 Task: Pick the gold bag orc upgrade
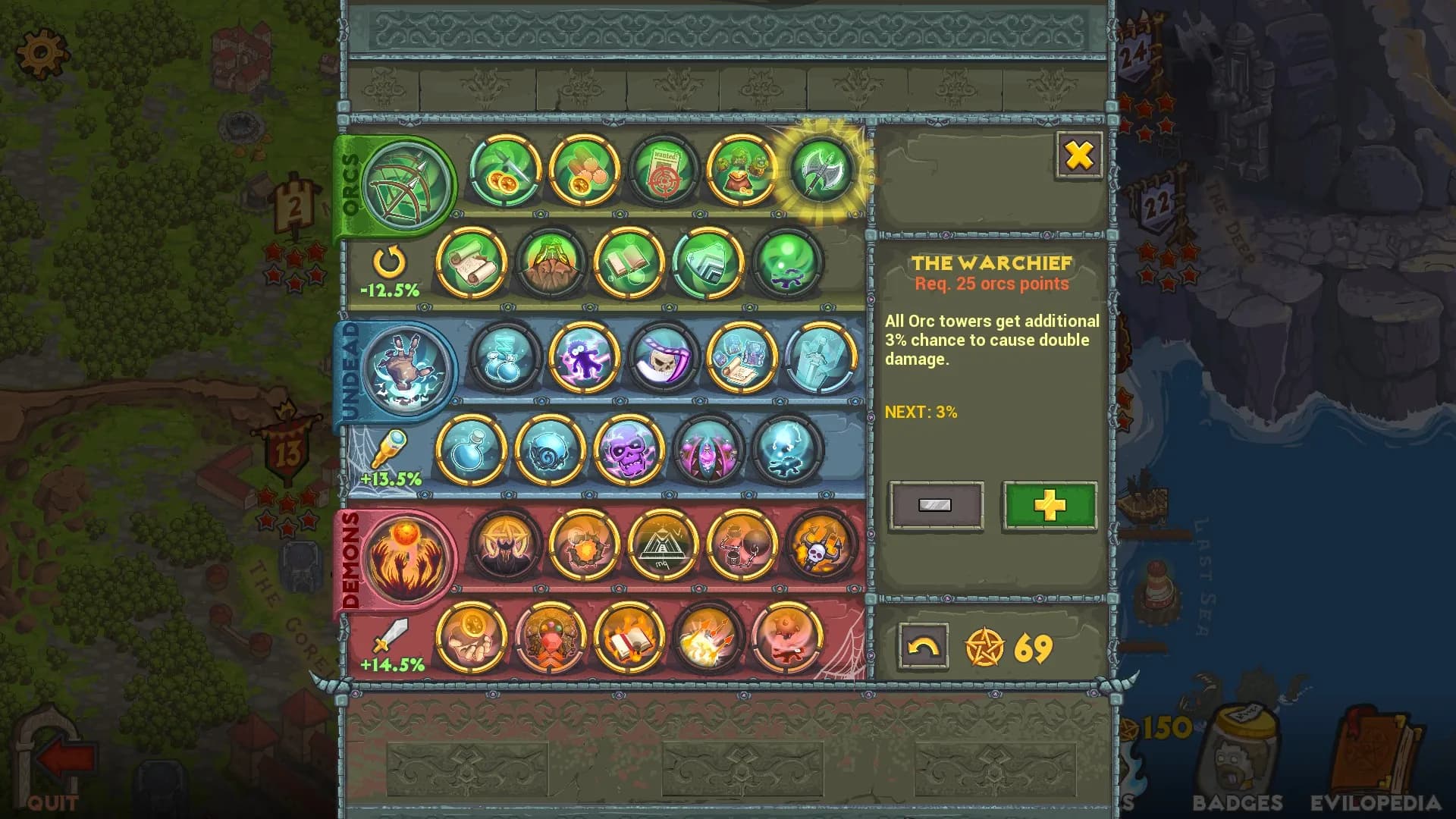coord(742,170)
